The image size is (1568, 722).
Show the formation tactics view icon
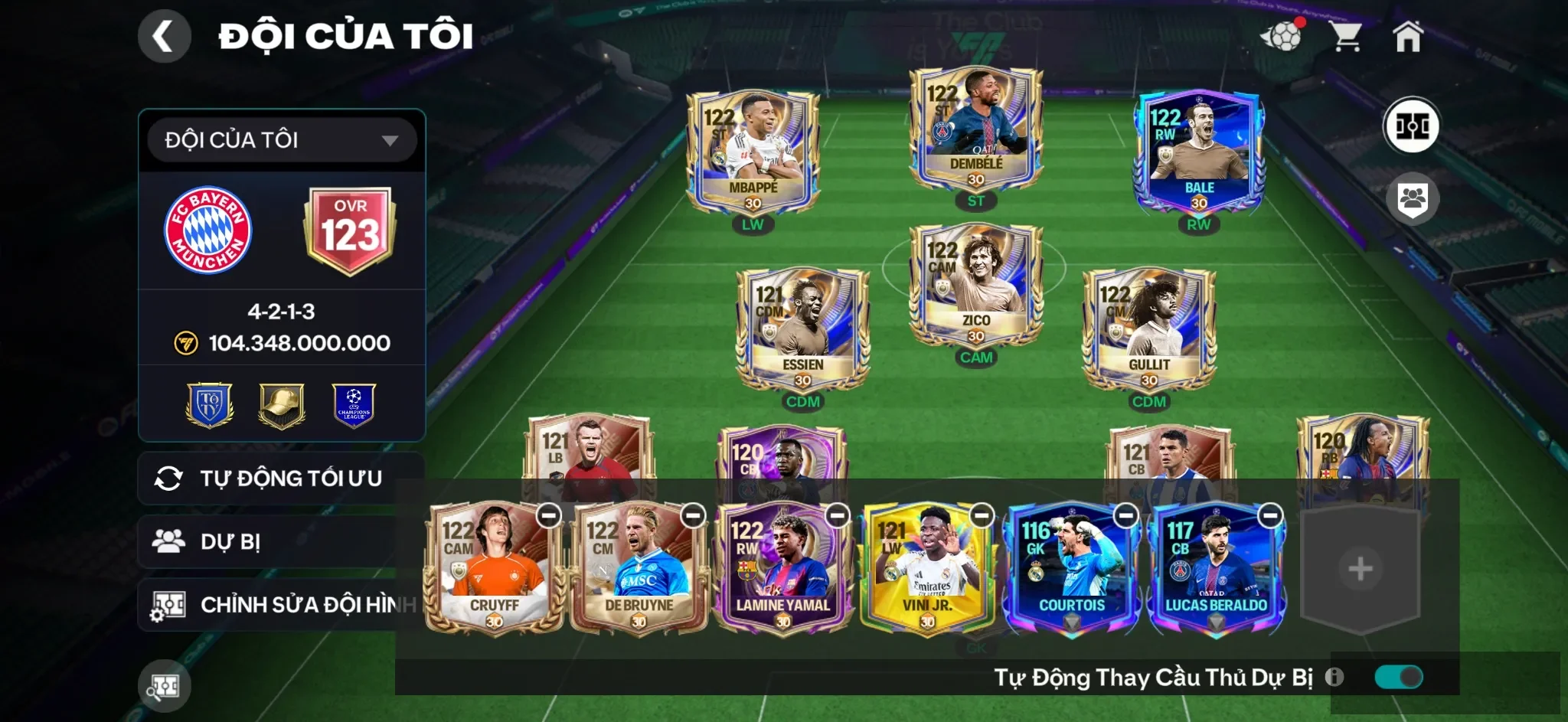pos(1411,126)
